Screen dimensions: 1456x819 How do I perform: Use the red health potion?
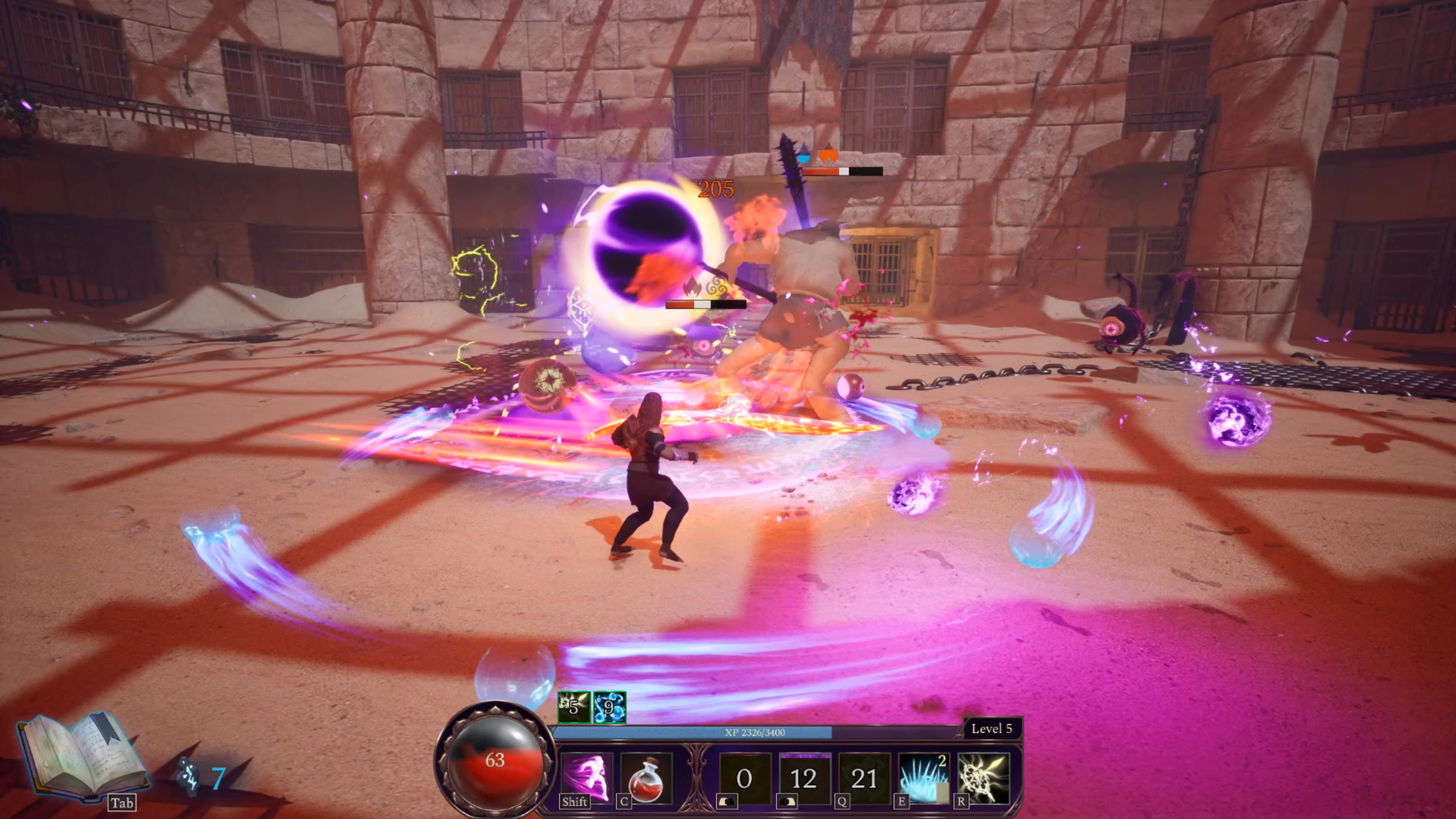(x=646, y=777)
